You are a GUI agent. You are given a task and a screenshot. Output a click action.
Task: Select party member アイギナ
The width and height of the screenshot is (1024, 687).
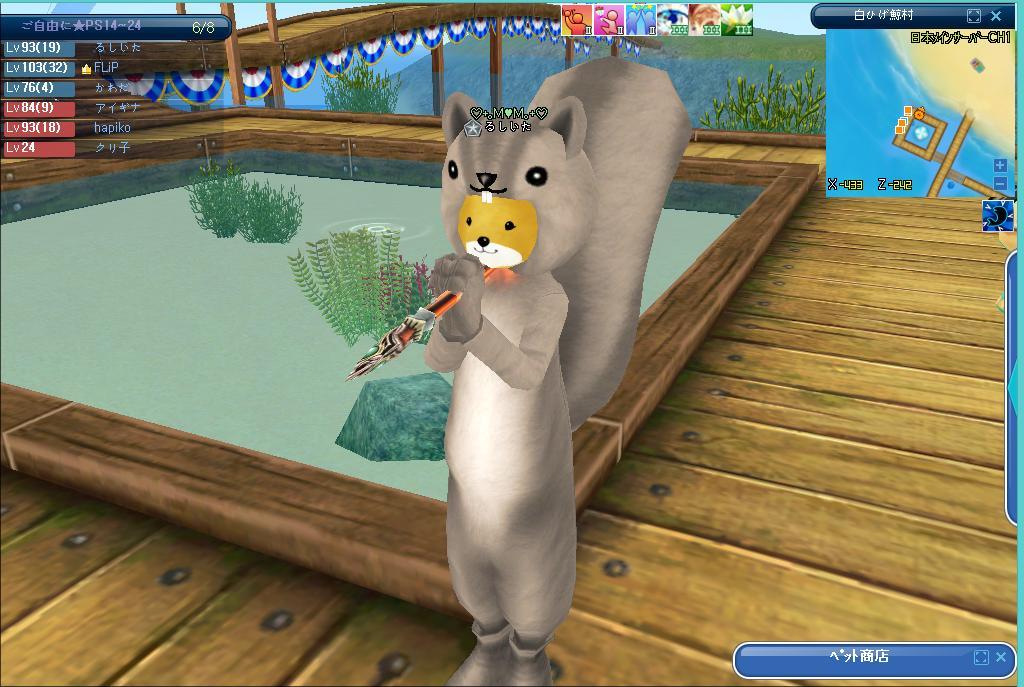click(x=117, y=108)
